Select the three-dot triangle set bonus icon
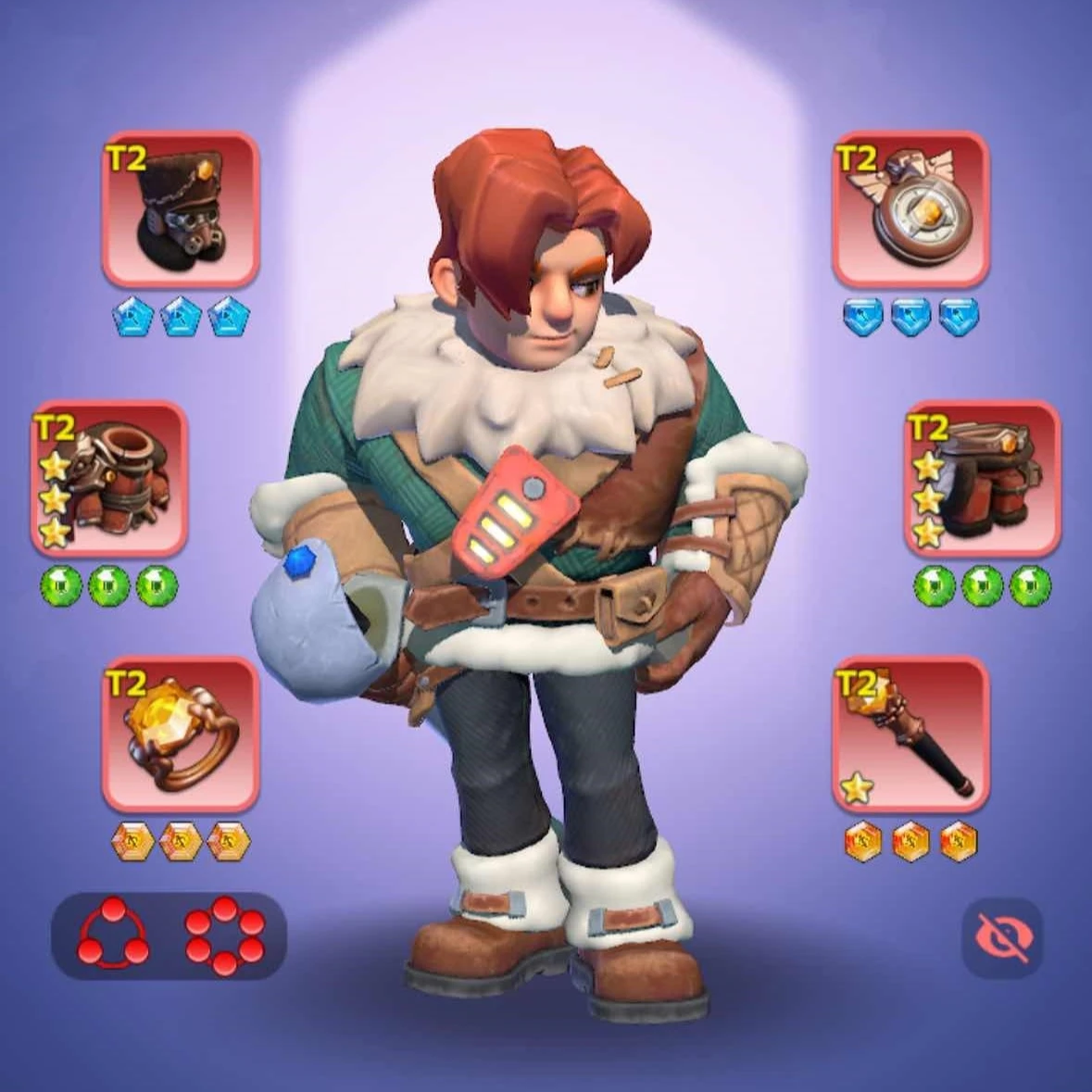 click(111, 935)
